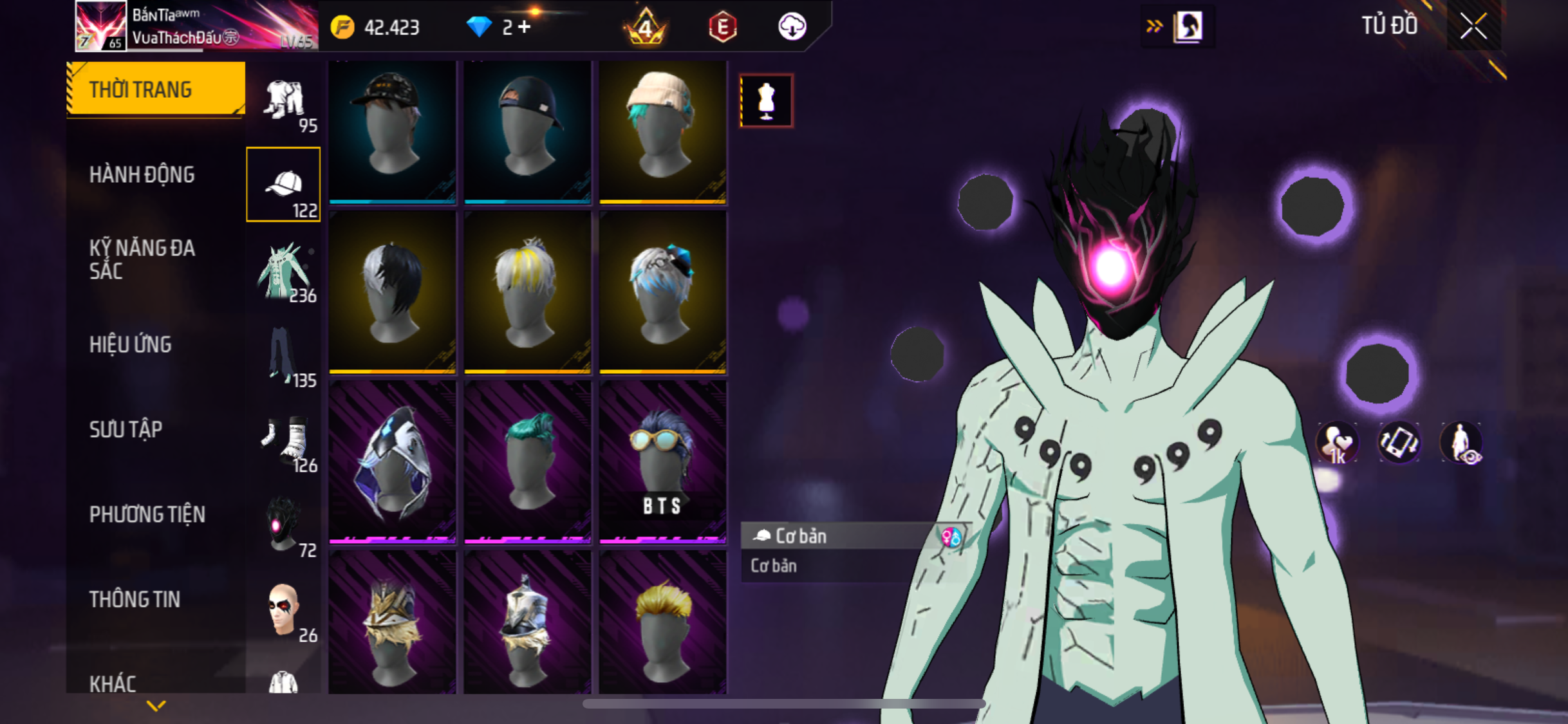Open the top clothing category showing 236
The width and height of the screenshot is (1568, 724).
click(x=284, y=272)
